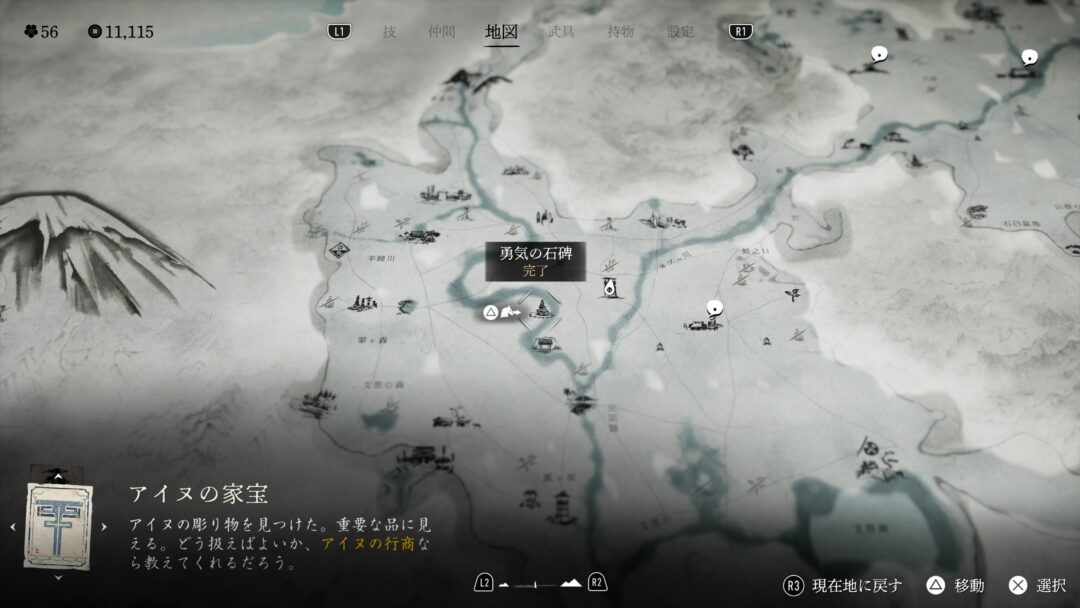Select the diamond-shaped marker near 羊蹄川

[x=339, y=250]
